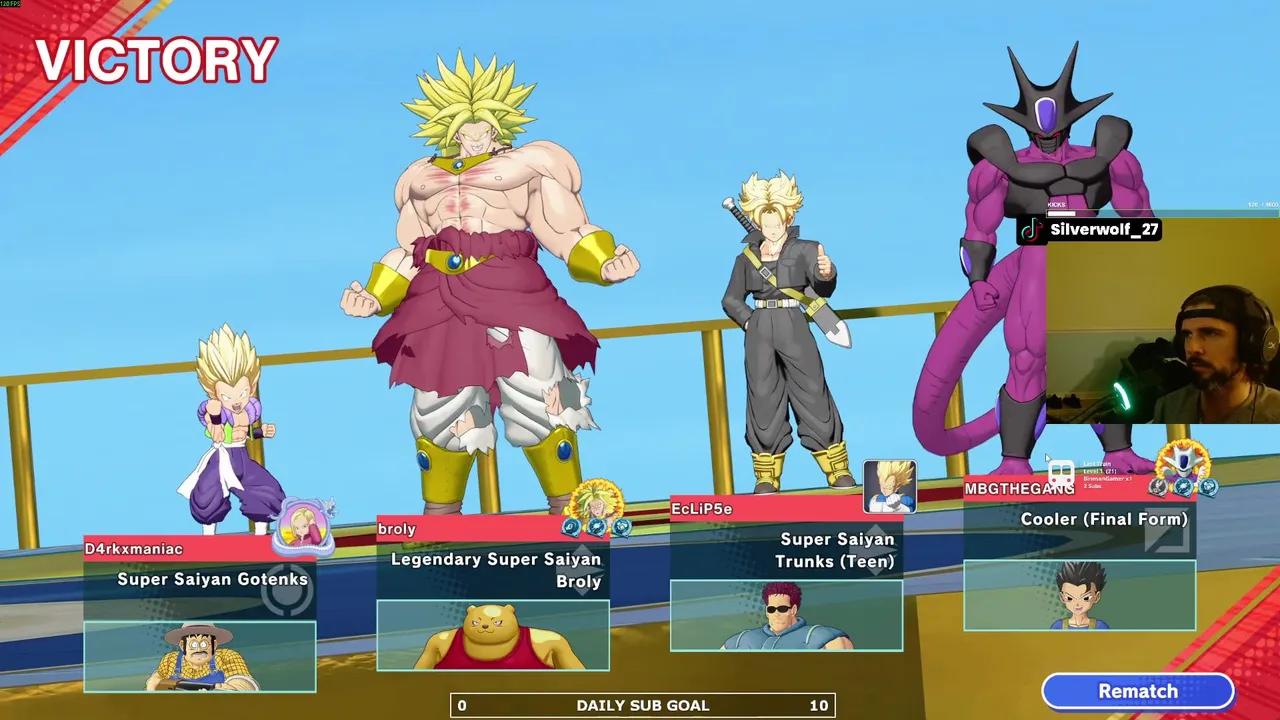The width and height of the screenshot is (1280, 720).
Task: Click the Rematch button
Action: coord(1137,691)
